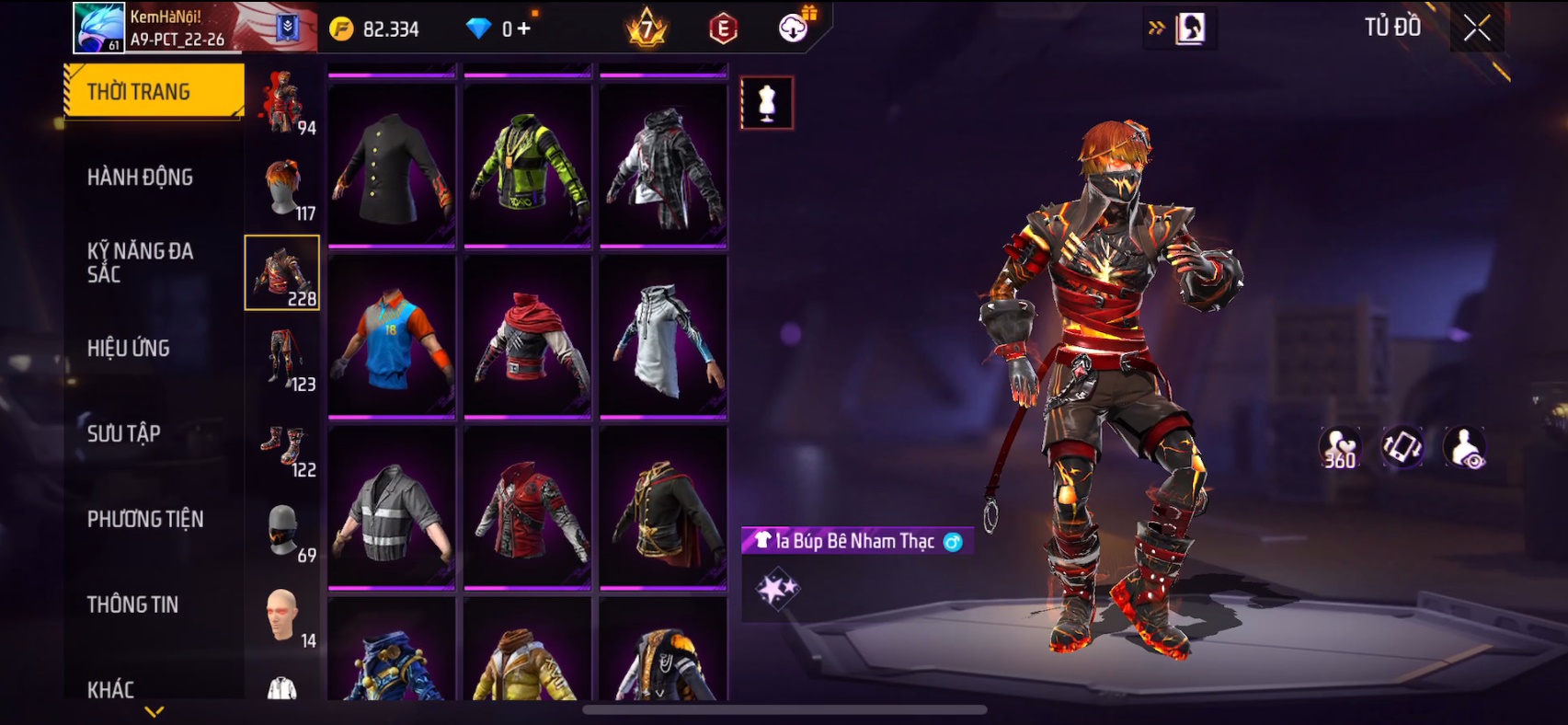Open the shoes category with 122 items
The image size is (1568, 725).
pos(283,444)
